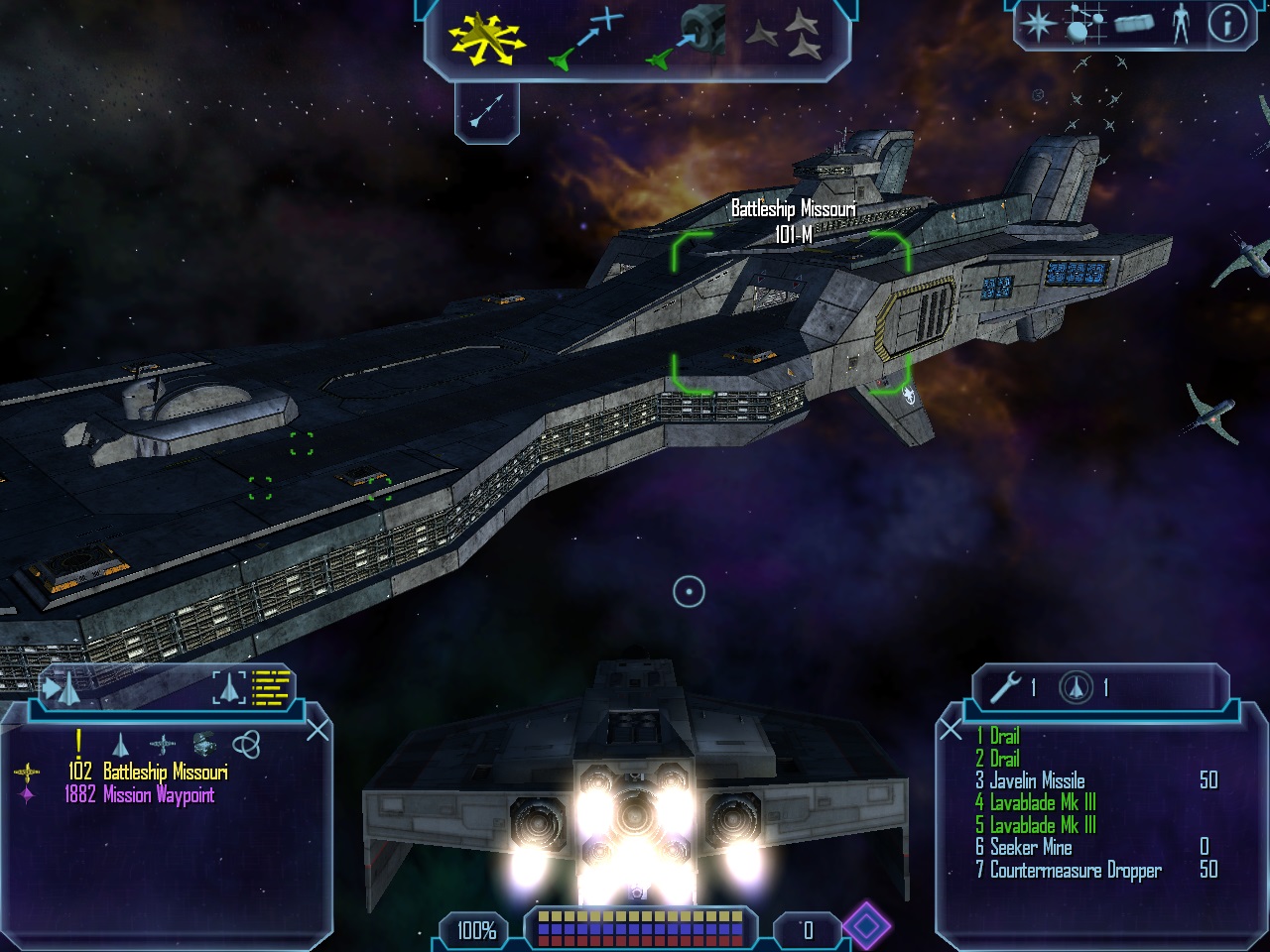Open the yellow target list icon
The image size is (1270, 952).
[270, 686]
